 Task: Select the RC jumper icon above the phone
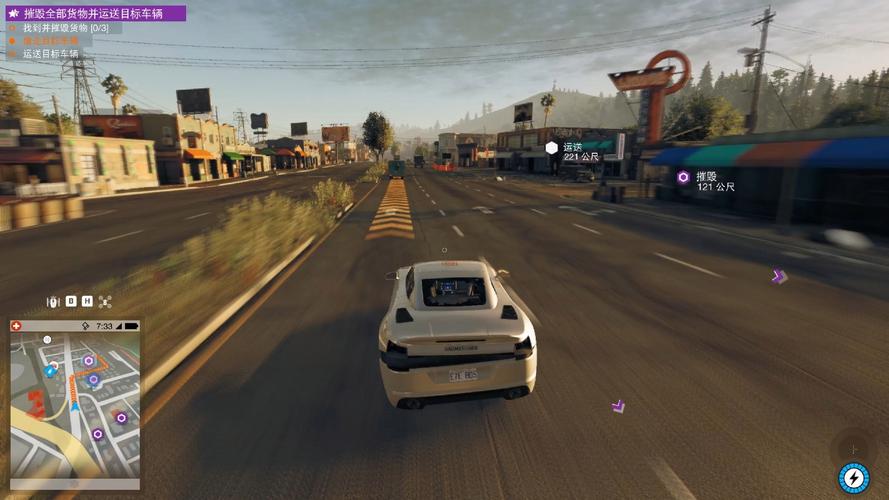[54, 301]
